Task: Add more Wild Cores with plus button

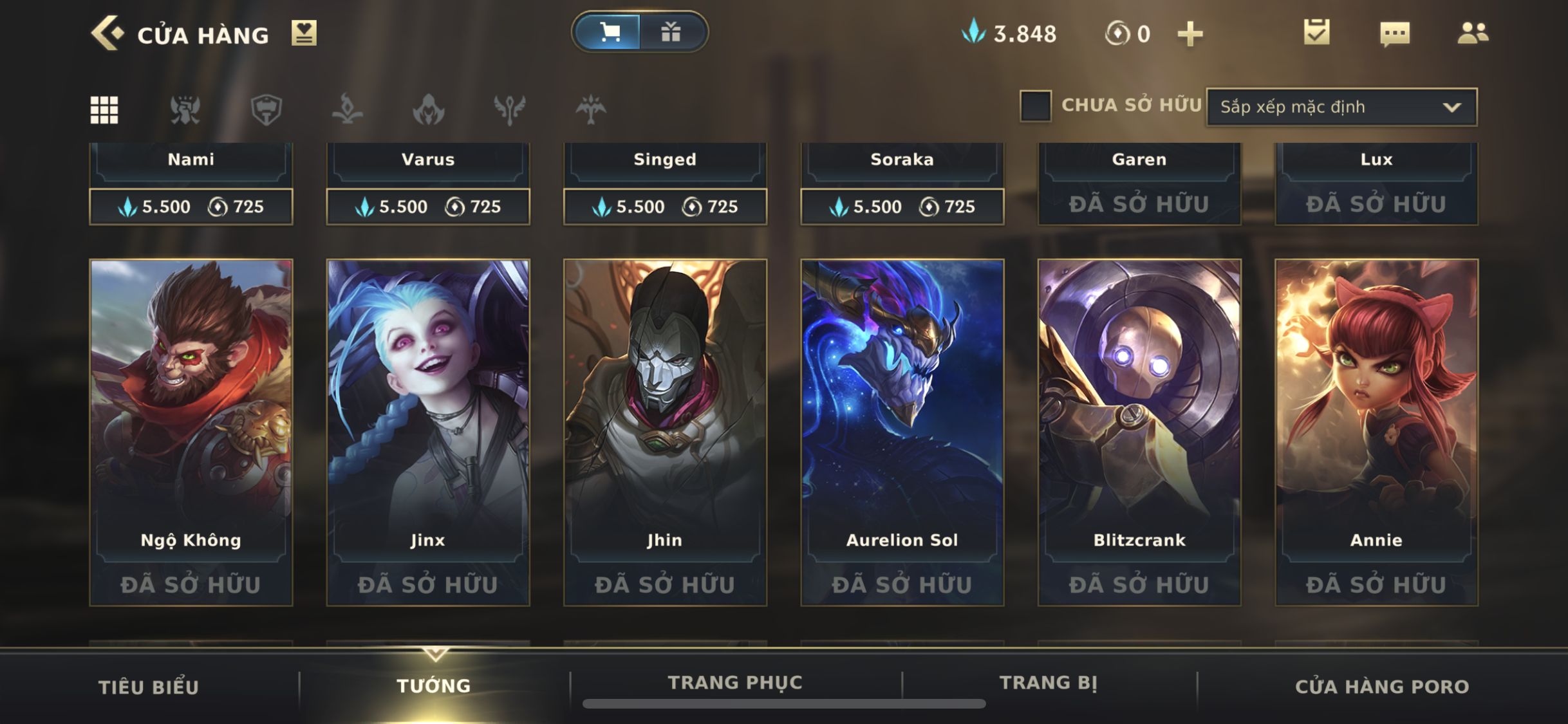Action: click(1190, 34)
